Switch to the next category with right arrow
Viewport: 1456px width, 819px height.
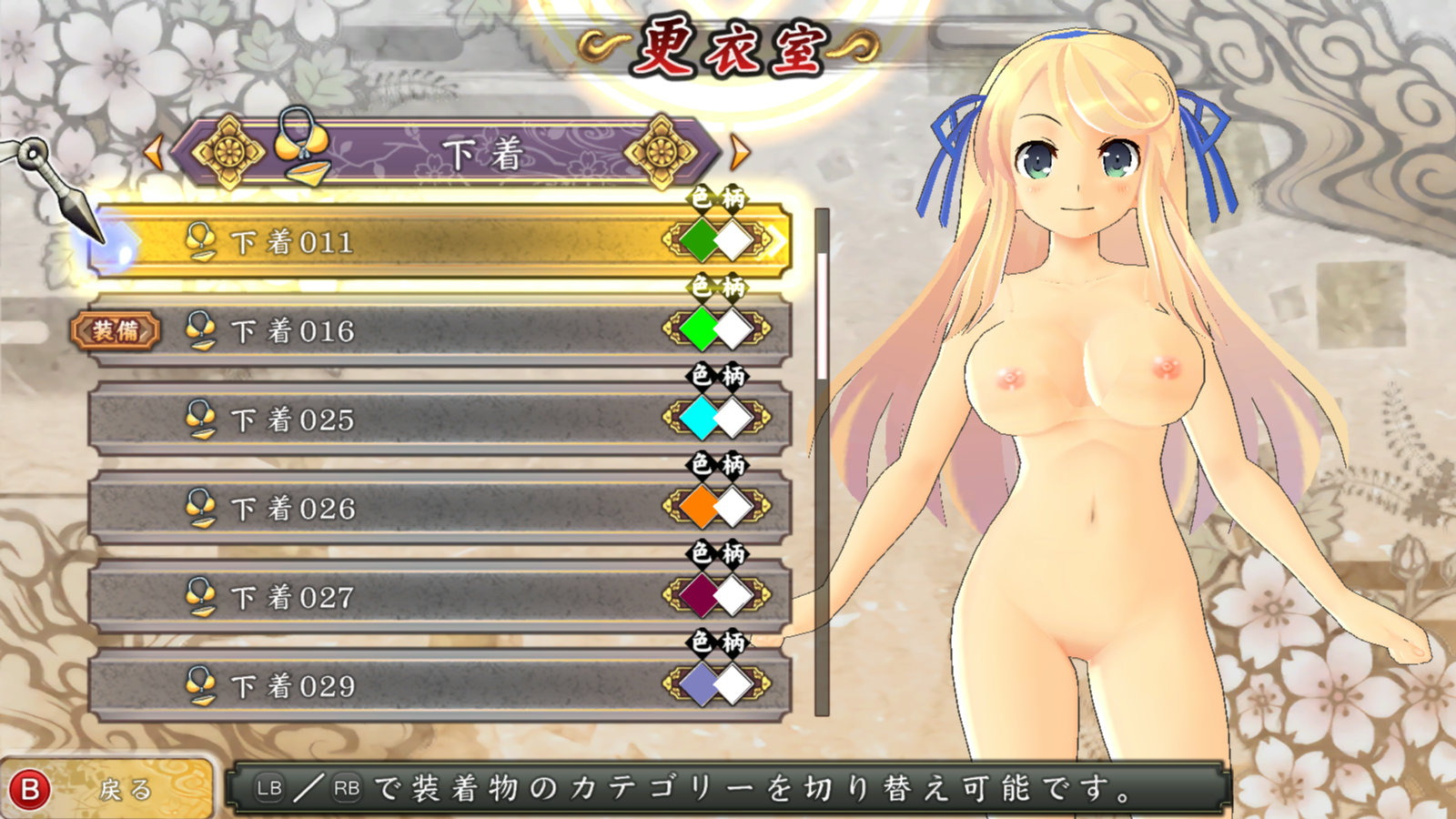coord(740,153)
